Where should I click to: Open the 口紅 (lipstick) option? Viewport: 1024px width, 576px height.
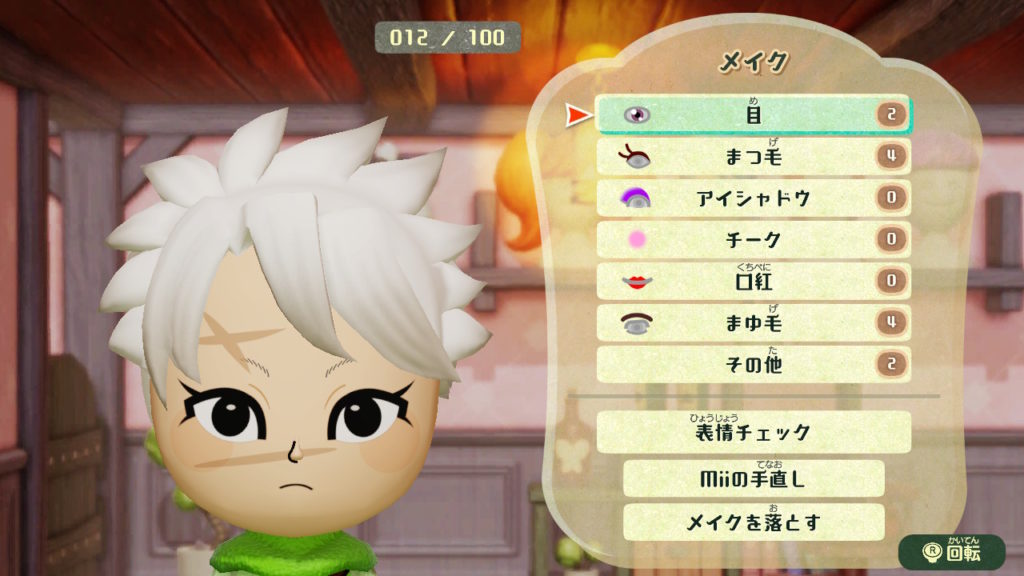(x=753, y=281)
